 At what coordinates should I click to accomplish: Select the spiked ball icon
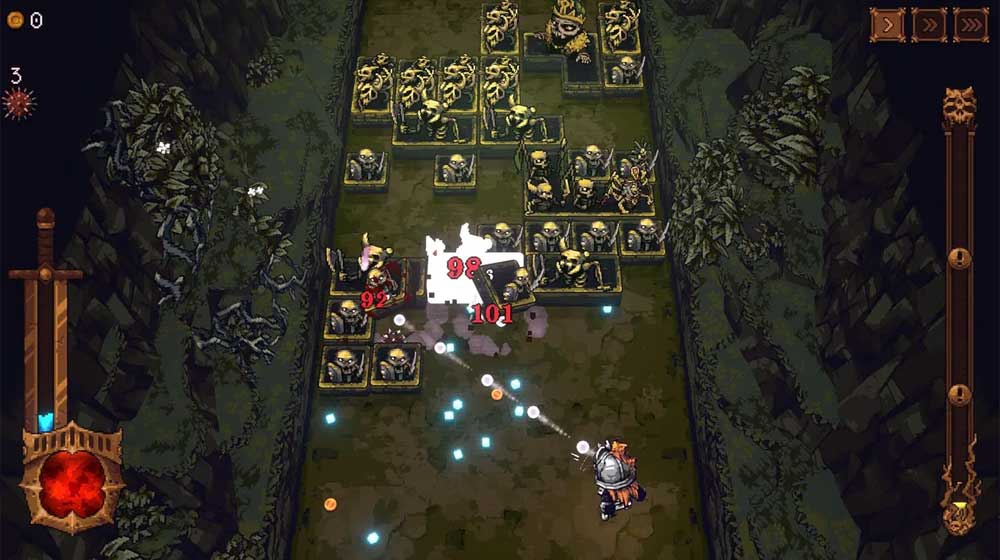click(x=18, y=103)
